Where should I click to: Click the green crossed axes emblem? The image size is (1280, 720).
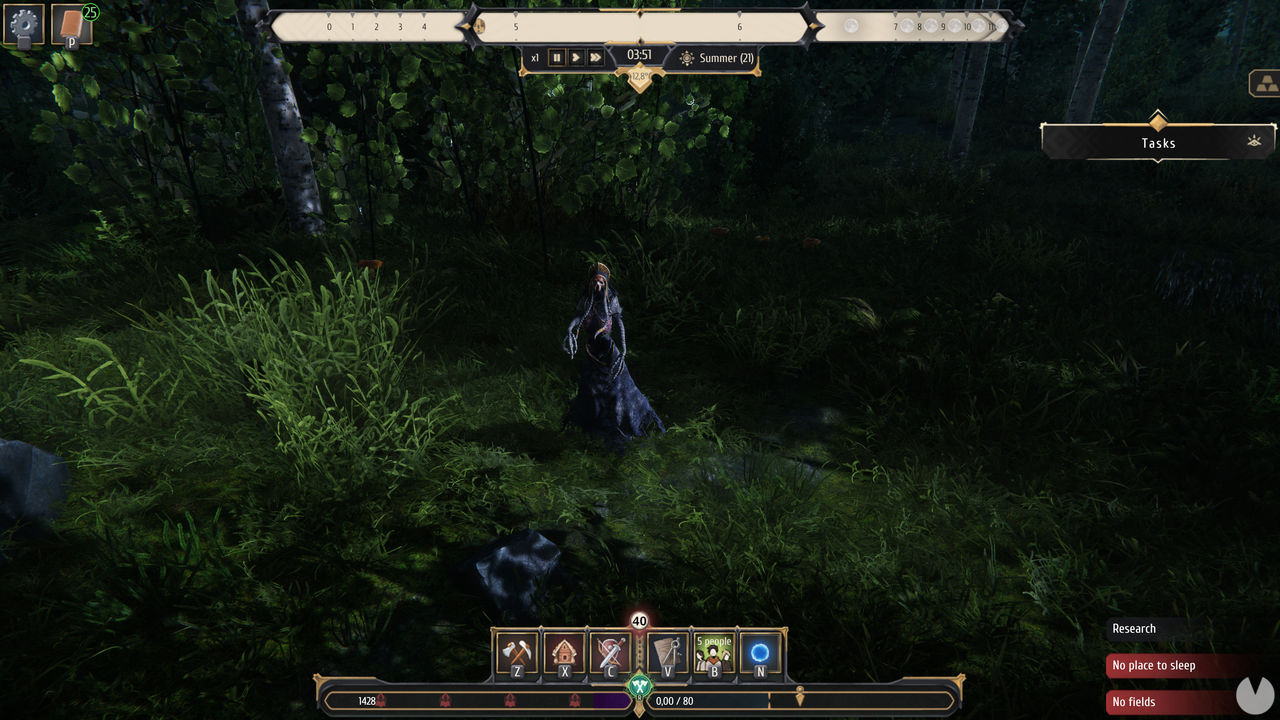[x=639, y=687]
